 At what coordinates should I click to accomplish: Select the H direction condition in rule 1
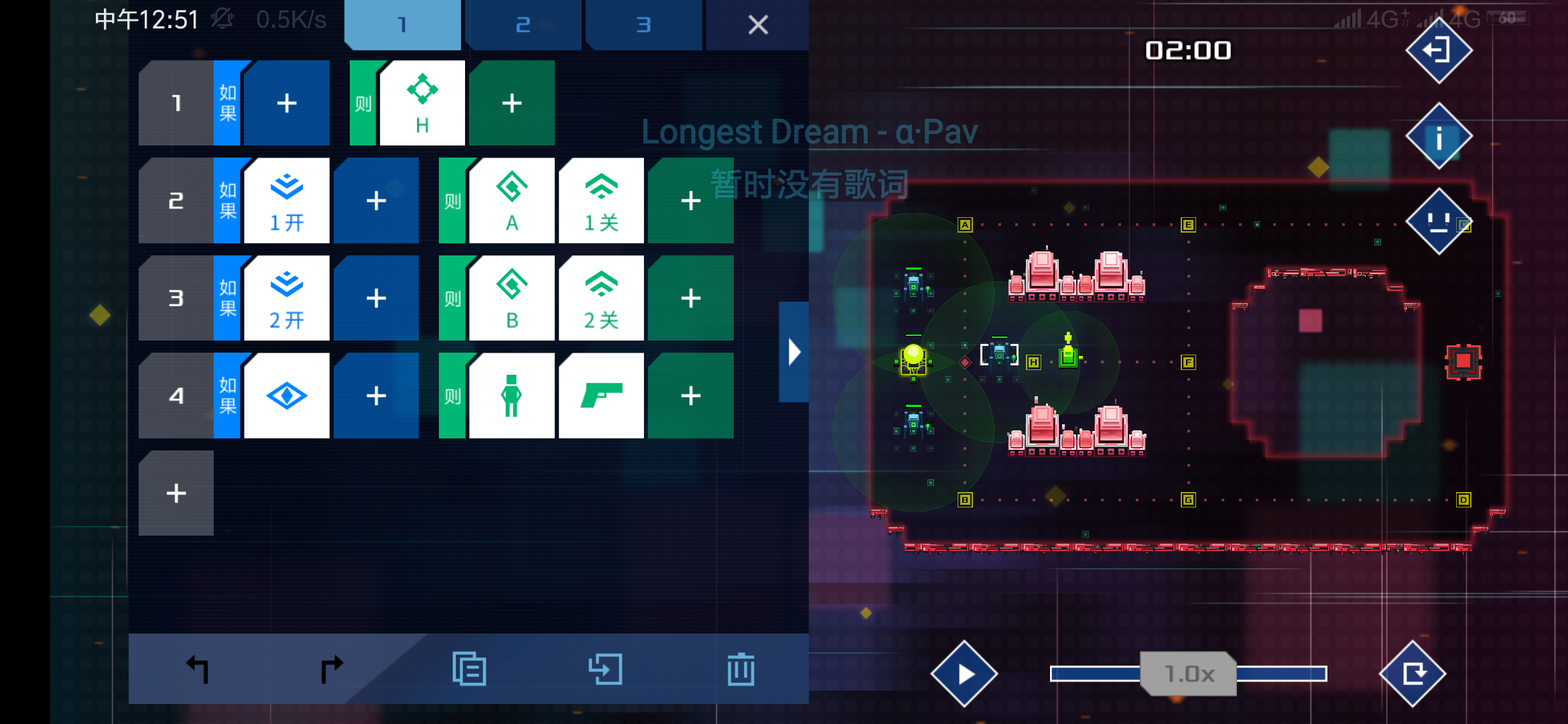coord(421,102)
